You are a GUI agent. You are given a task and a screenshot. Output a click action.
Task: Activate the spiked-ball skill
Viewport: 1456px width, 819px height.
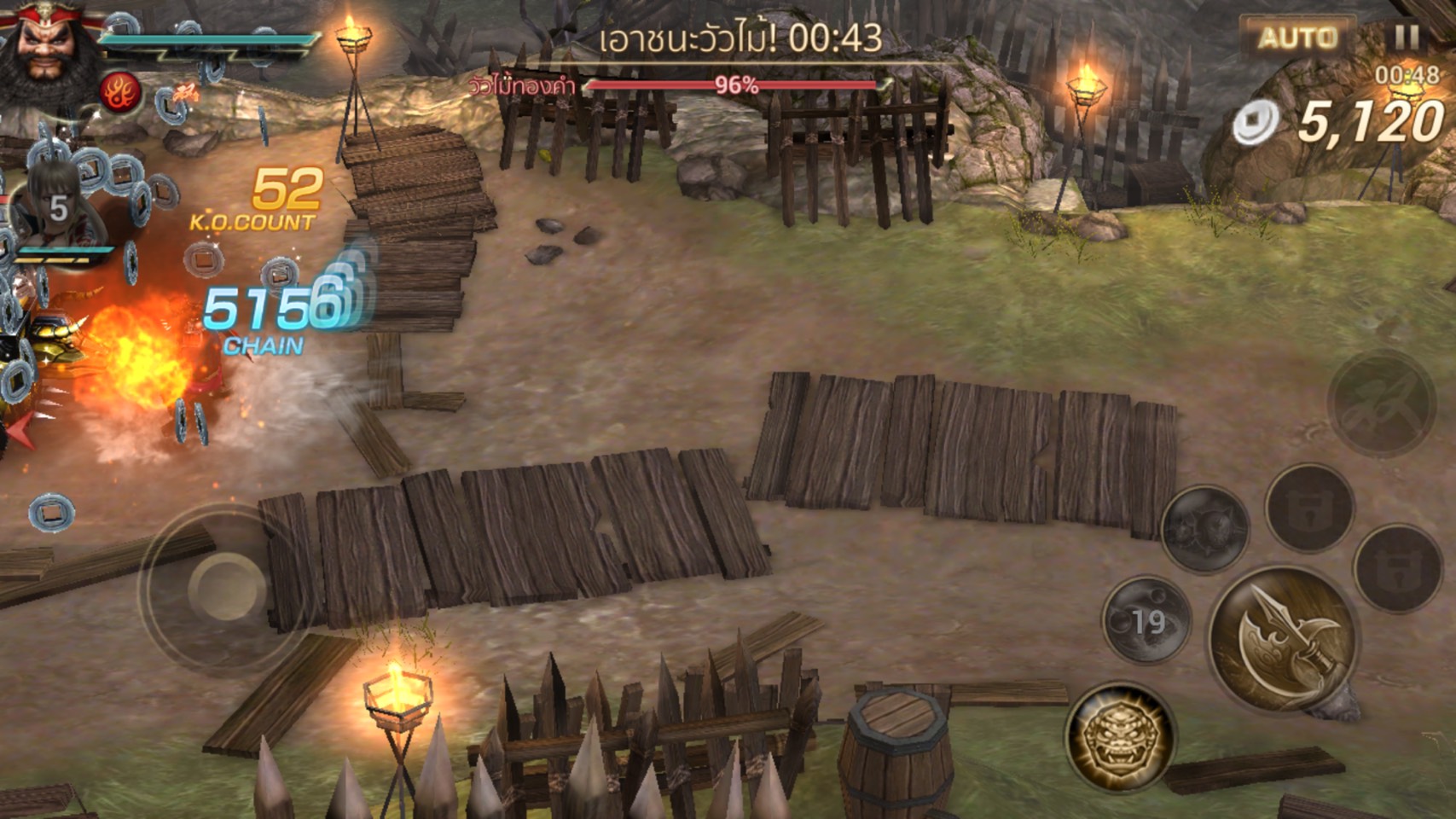[1204, 528]
